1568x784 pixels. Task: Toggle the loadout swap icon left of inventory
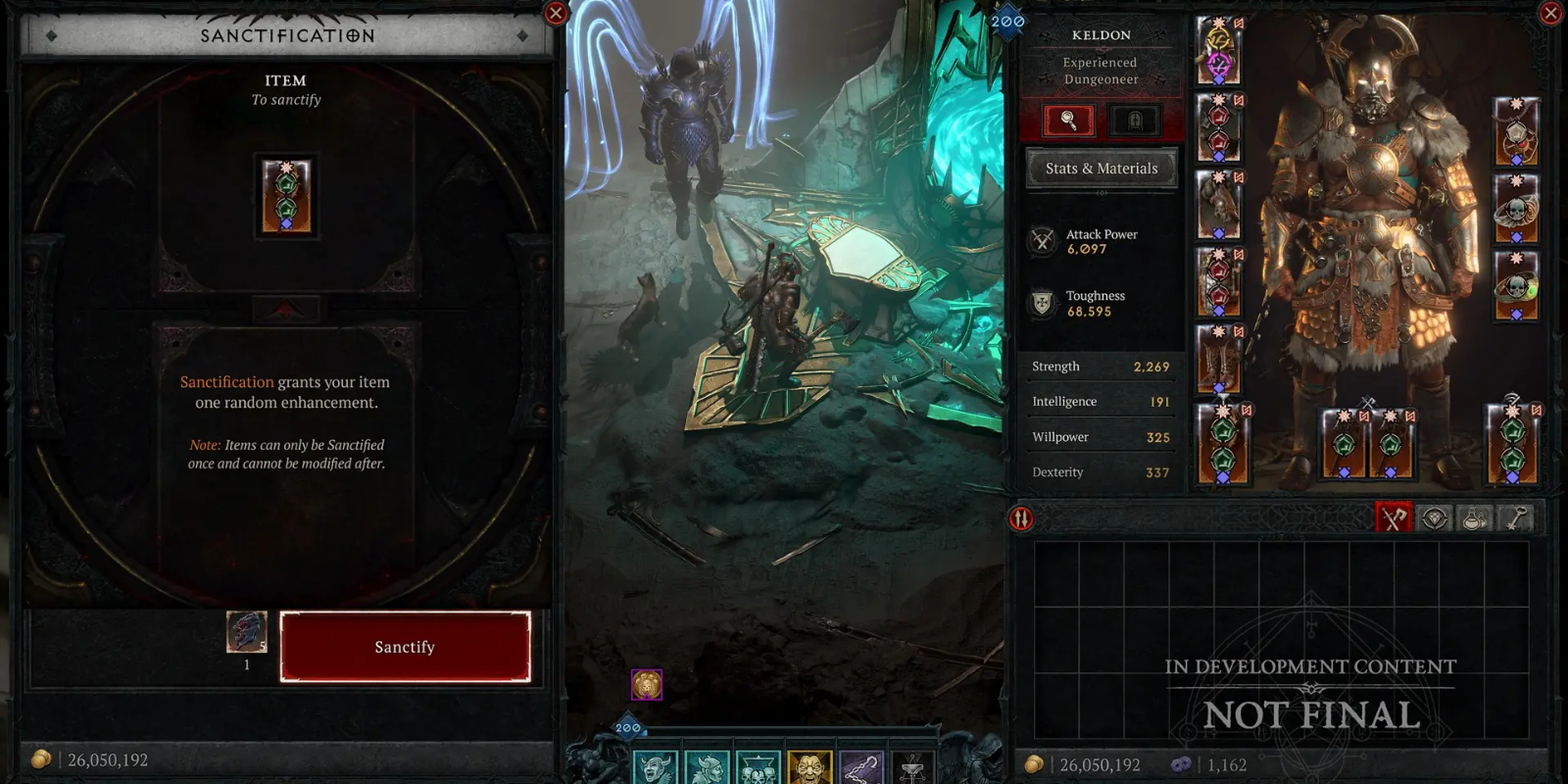coord(1019,518)
